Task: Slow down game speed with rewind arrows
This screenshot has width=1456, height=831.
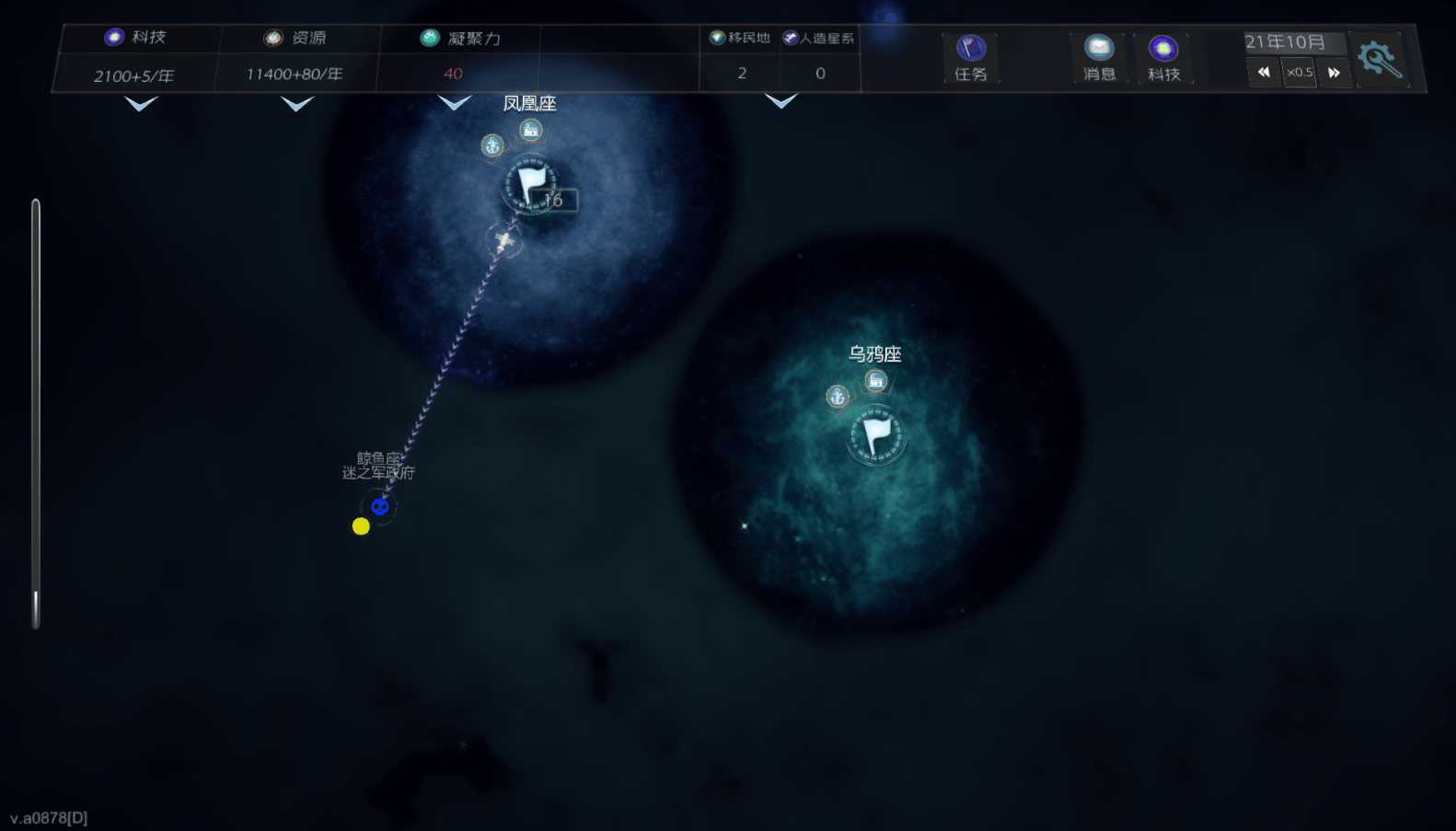Action: pyautogui.click(x=1264, y=72)
